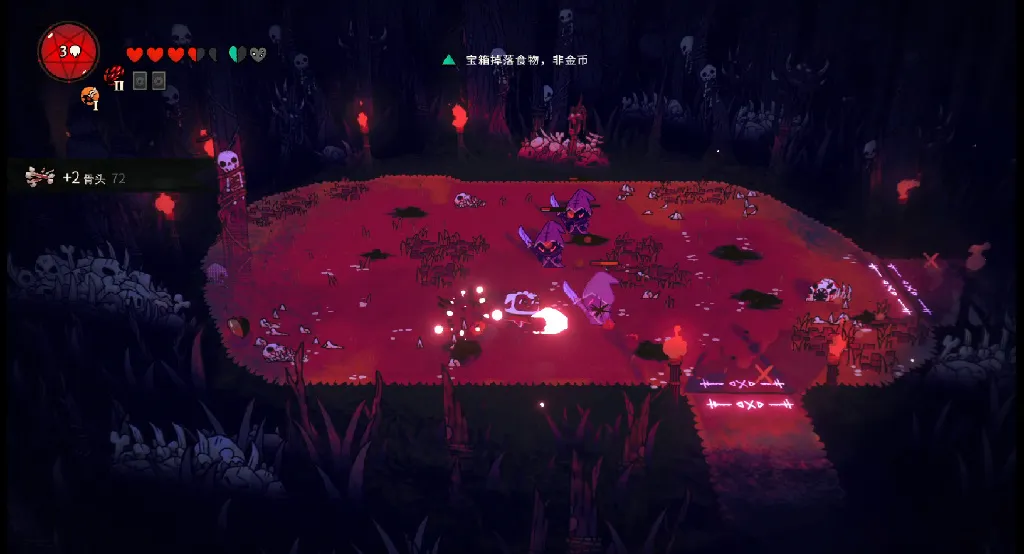The height and width of the screenshot is (554, 1024).
Task: Select the level II red weapon icon
Action: (115, 77)
